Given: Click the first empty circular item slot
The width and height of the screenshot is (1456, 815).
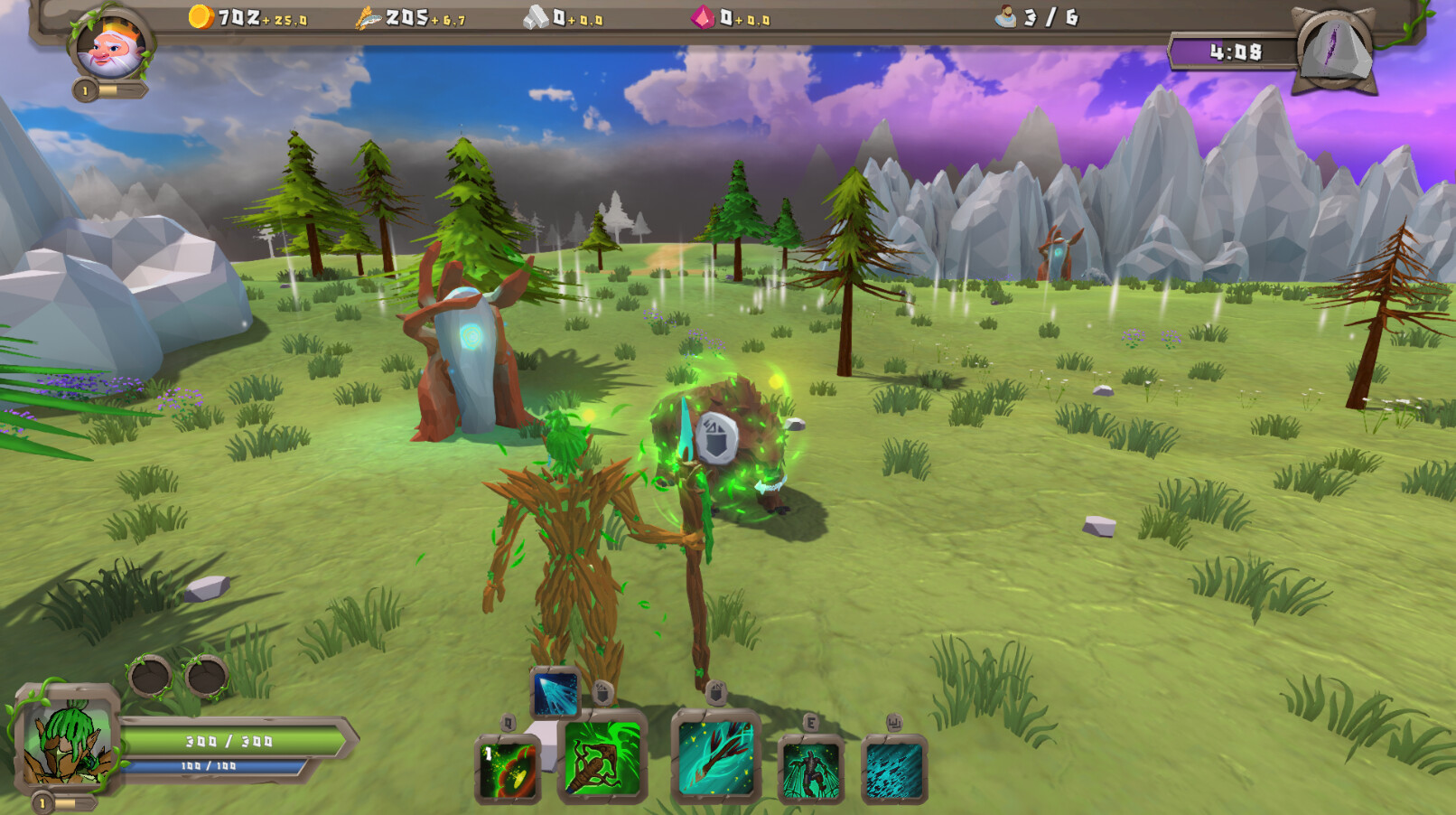Looking at the screenshot, I should (147, 677).
